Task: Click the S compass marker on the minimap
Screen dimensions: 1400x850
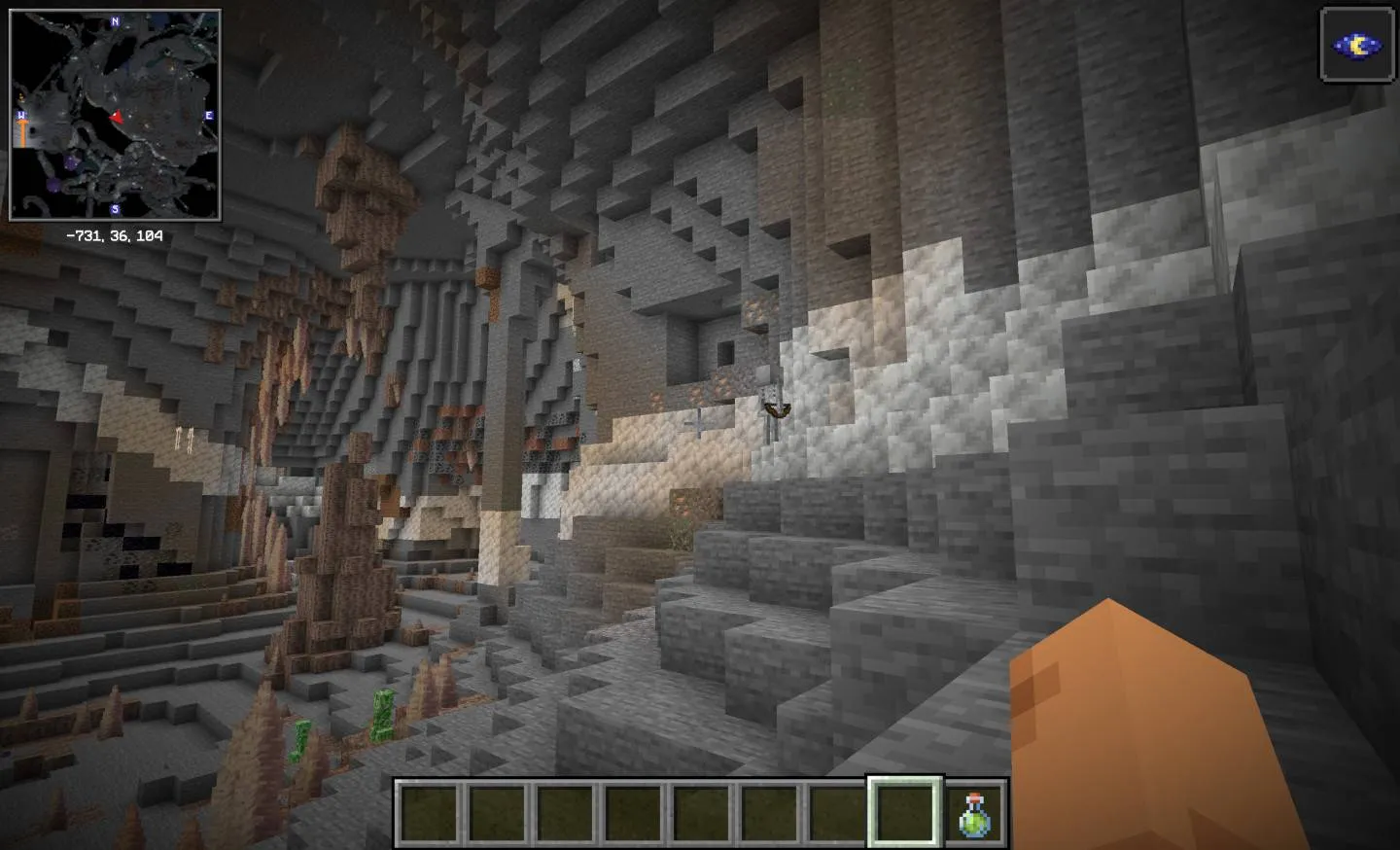Action: tap(115, 208)
